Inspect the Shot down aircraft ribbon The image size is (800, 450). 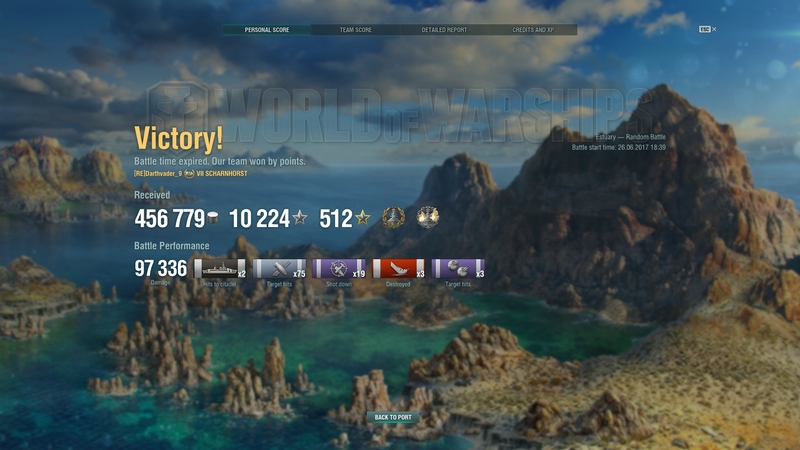click(x=338, y=269)
